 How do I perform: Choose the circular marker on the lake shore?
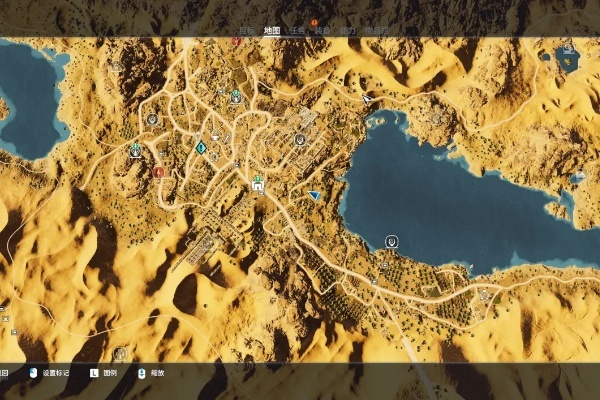coord(392,241)
